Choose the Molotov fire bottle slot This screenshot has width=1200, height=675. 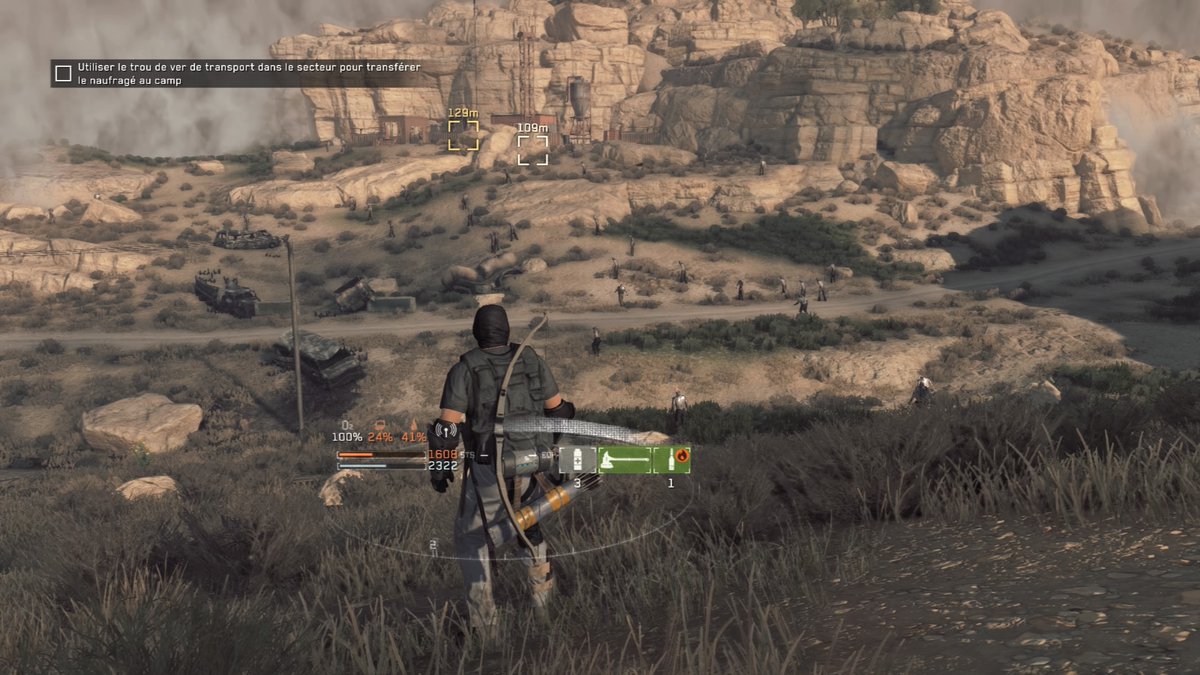tap(671, 459)
